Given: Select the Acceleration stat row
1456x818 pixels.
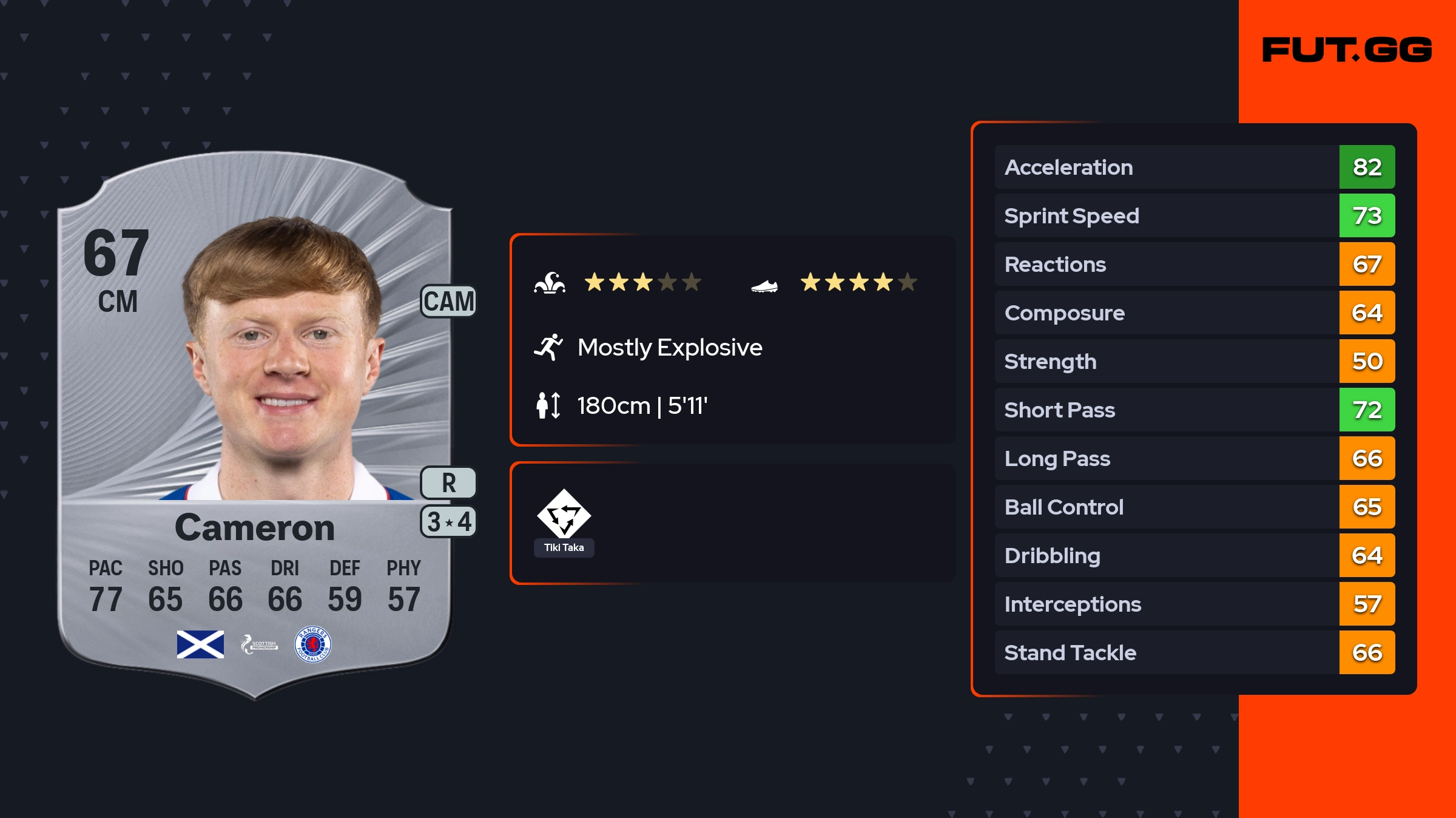Looking at the screenshot, I should pyautogui.click(x=1194, y=167).
